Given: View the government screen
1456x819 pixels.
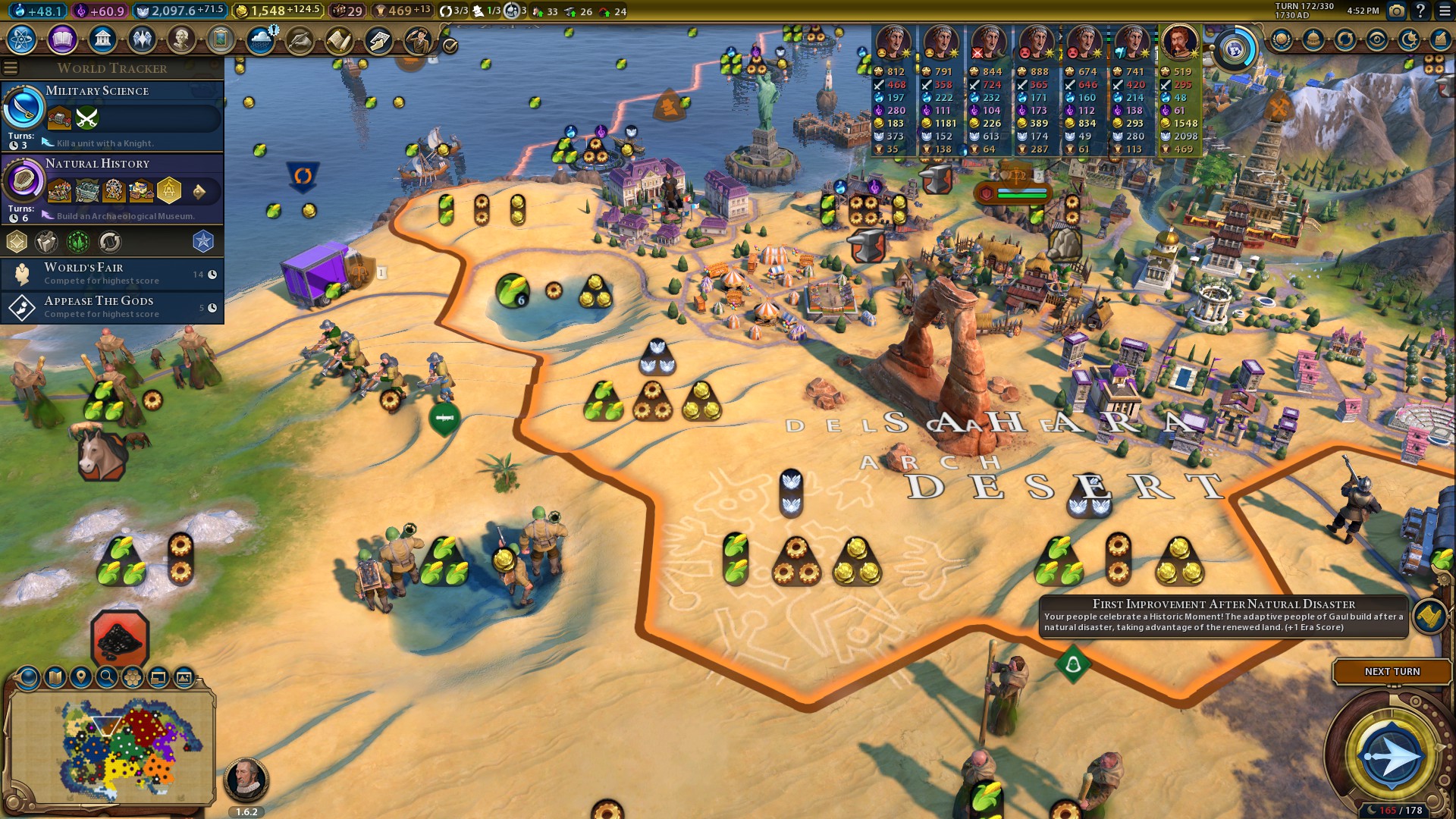Looking at the screenshot, I should (102, 39).
